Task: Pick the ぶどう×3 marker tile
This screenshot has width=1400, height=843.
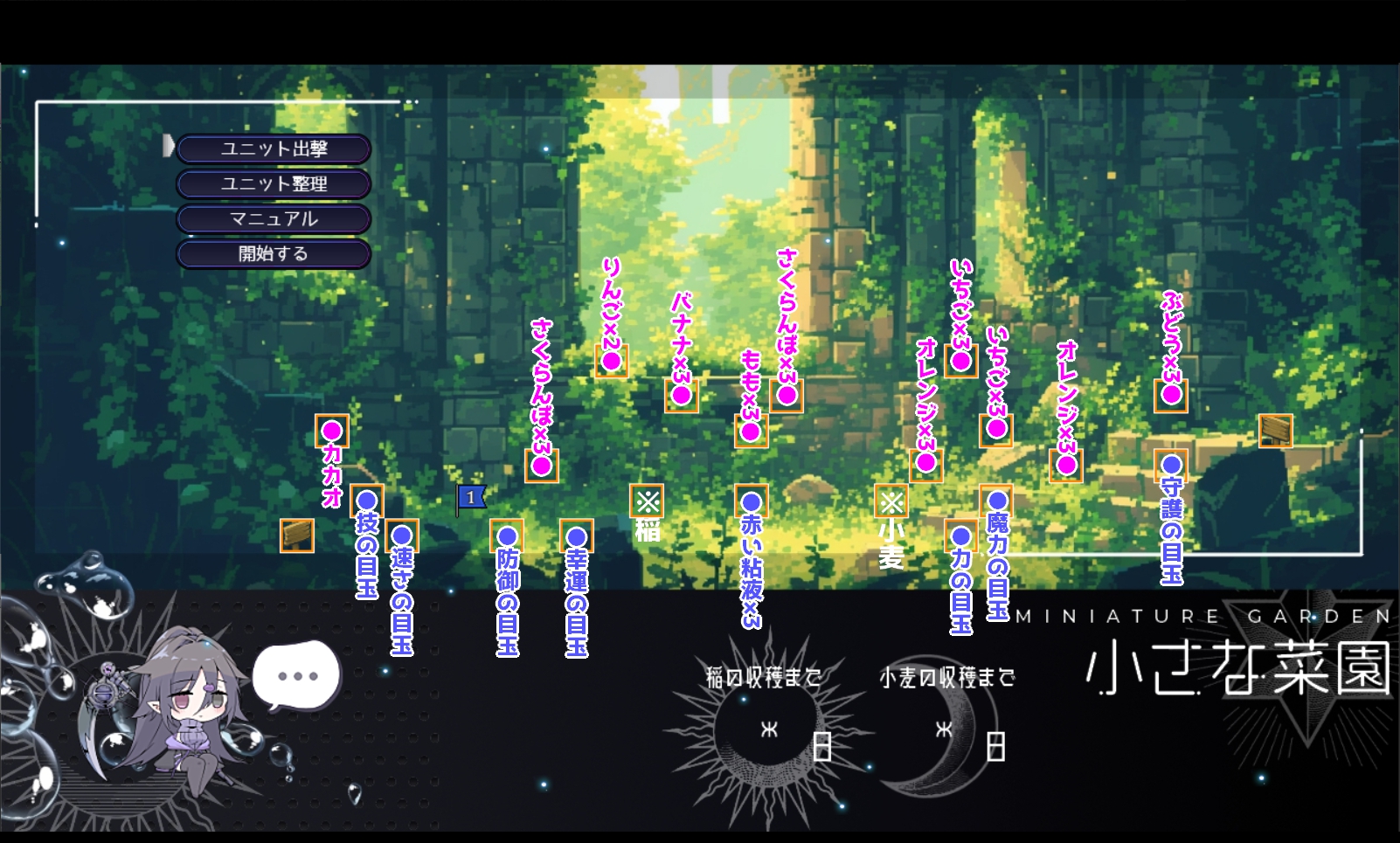Action: (x=1171, y=395)
